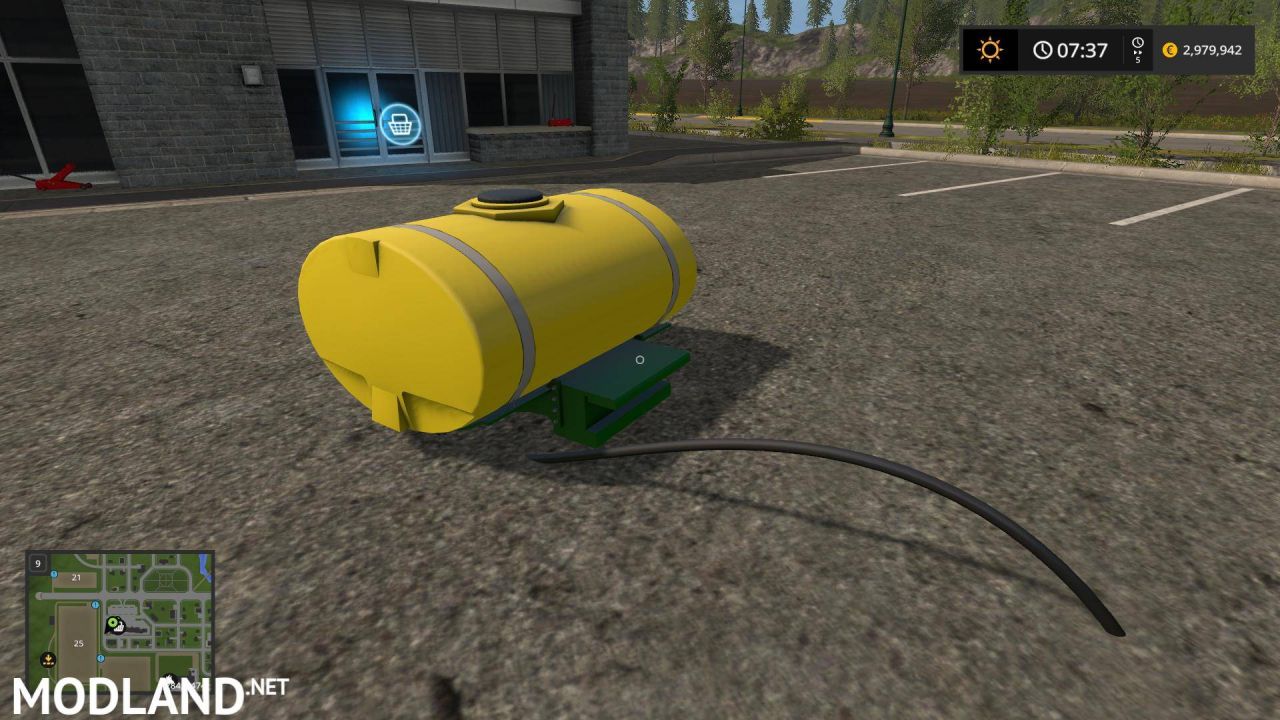Screen dimensions: 1280x720
Task: Select the field number 9 box on the minimap
Action: point(37,563)
